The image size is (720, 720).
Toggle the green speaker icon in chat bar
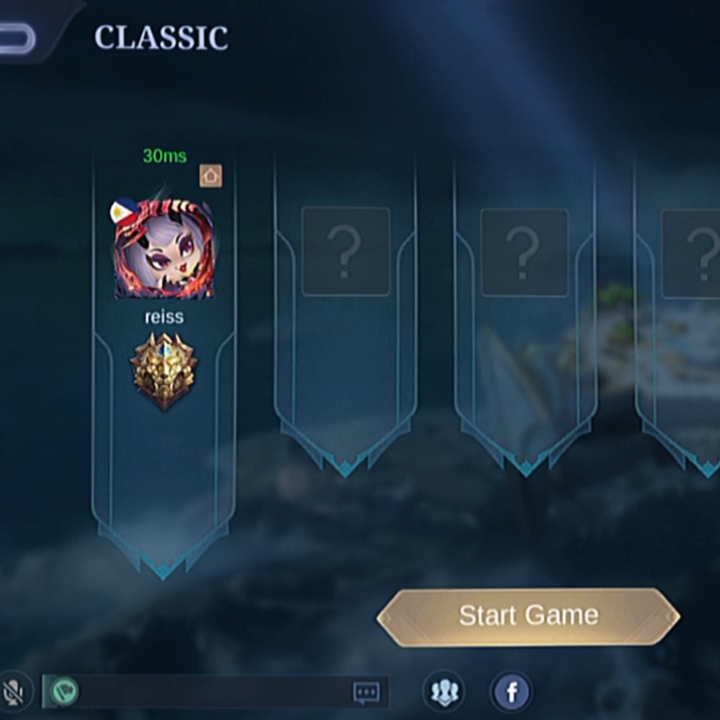(65, 691)
